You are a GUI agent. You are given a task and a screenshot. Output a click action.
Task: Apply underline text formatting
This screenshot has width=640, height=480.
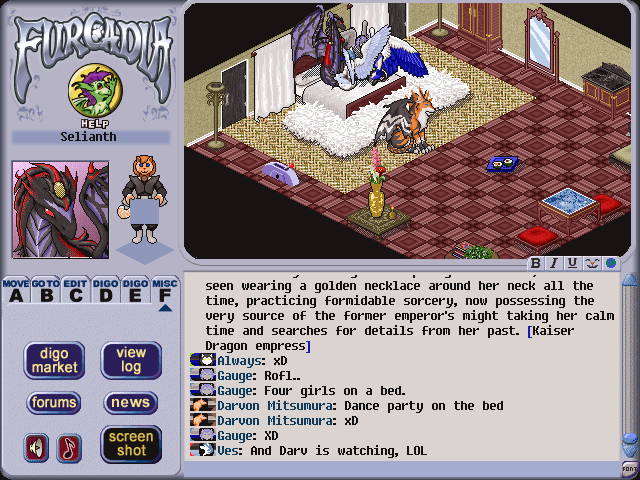point(572,263)
